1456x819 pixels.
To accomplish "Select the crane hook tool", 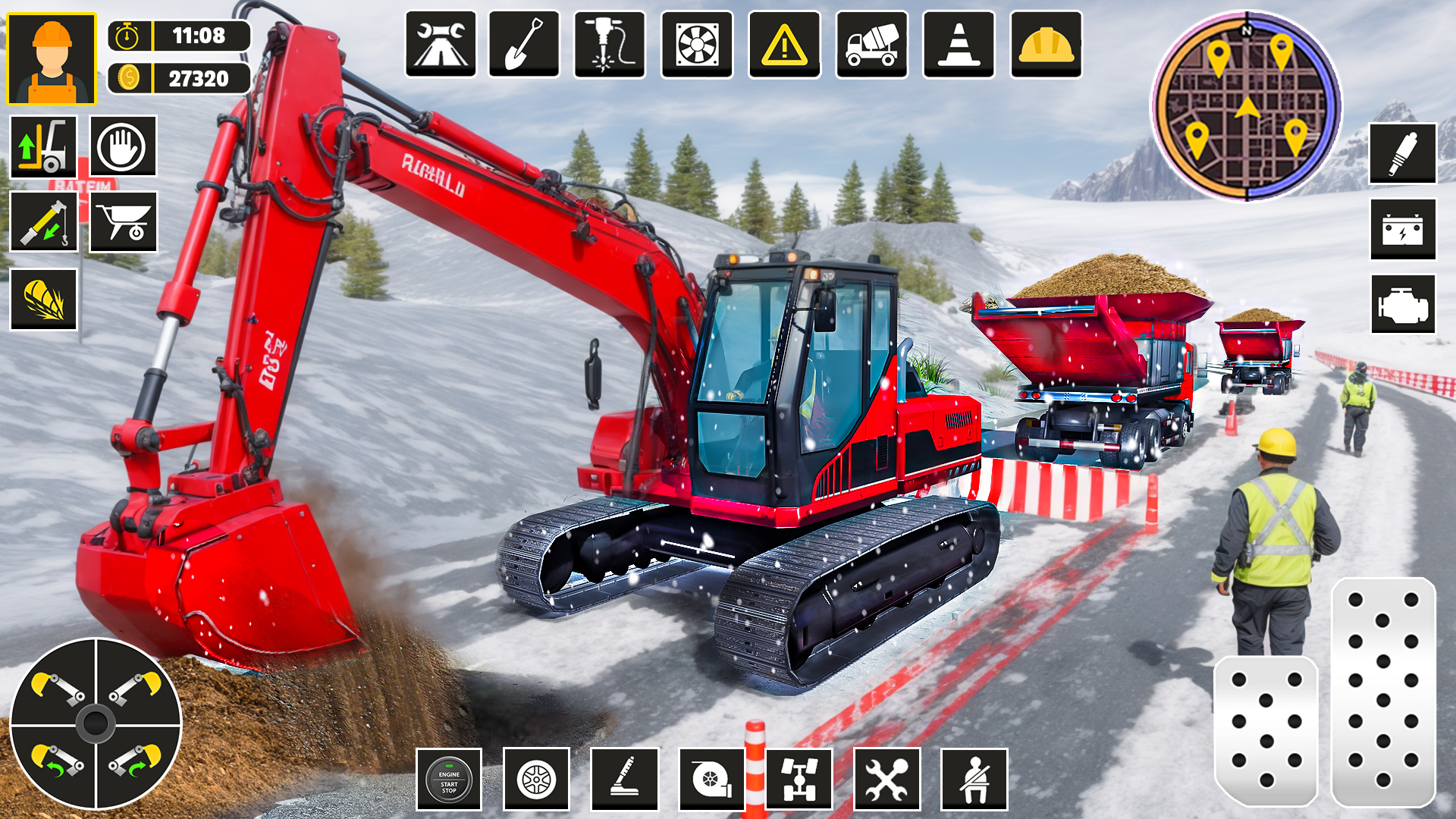I will coord(42,222).
